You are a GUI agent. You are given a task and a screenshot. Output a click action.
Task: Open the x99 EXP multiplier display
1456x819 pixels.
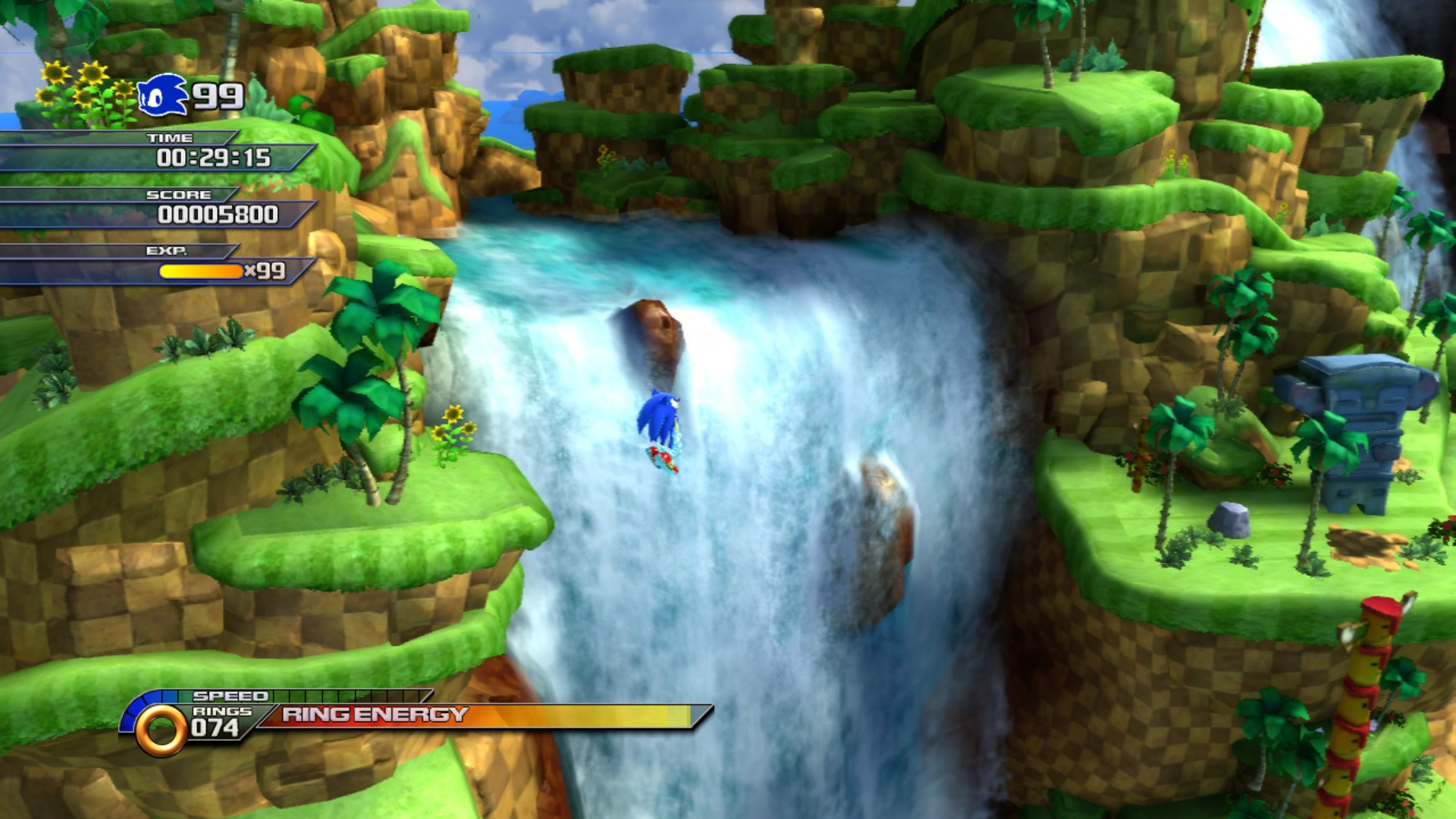(x=265, y=271)
